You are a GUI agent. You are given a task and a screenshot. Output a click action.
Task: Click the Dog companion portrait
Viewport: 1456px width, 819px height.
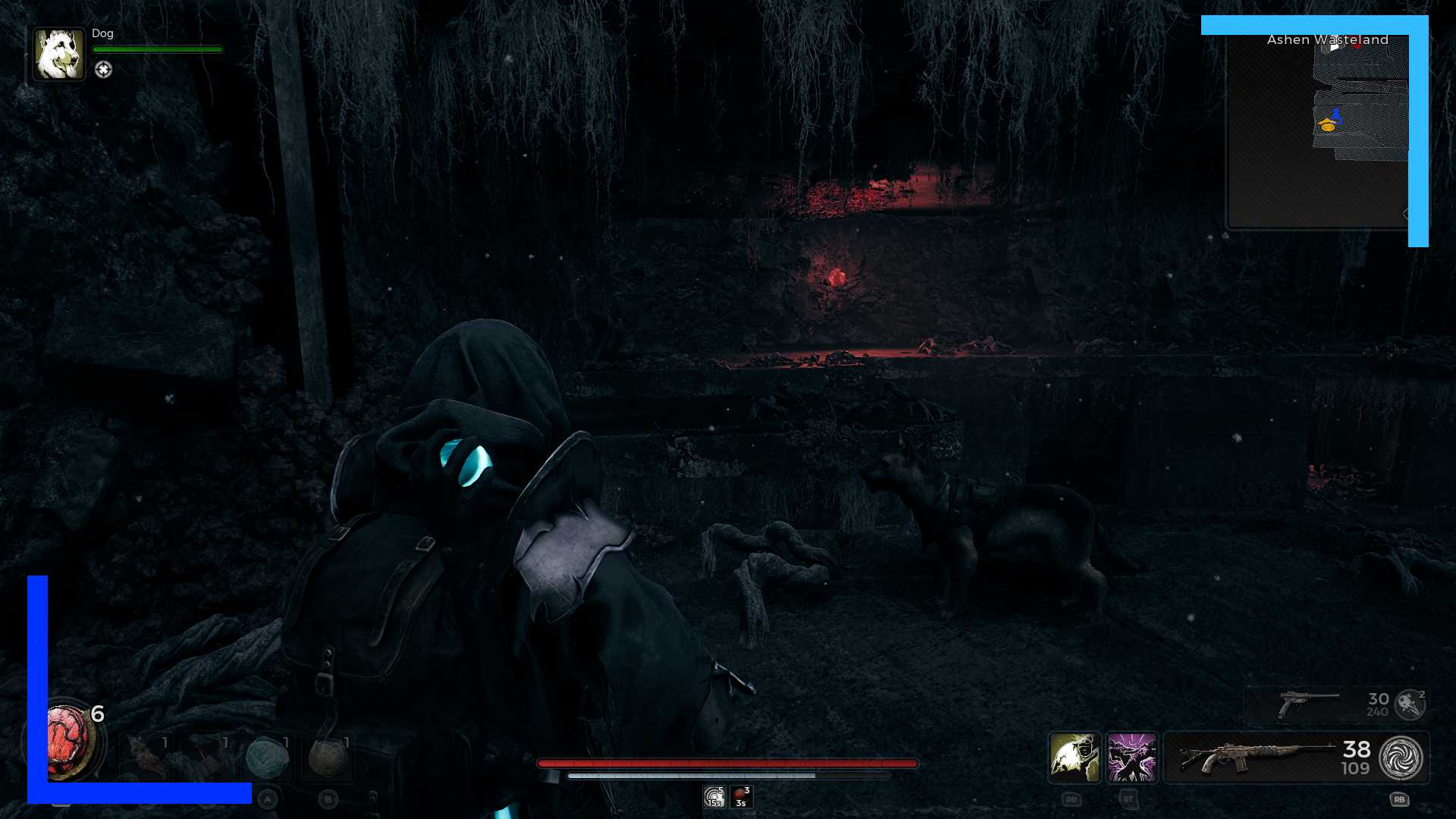pos(59,55)
